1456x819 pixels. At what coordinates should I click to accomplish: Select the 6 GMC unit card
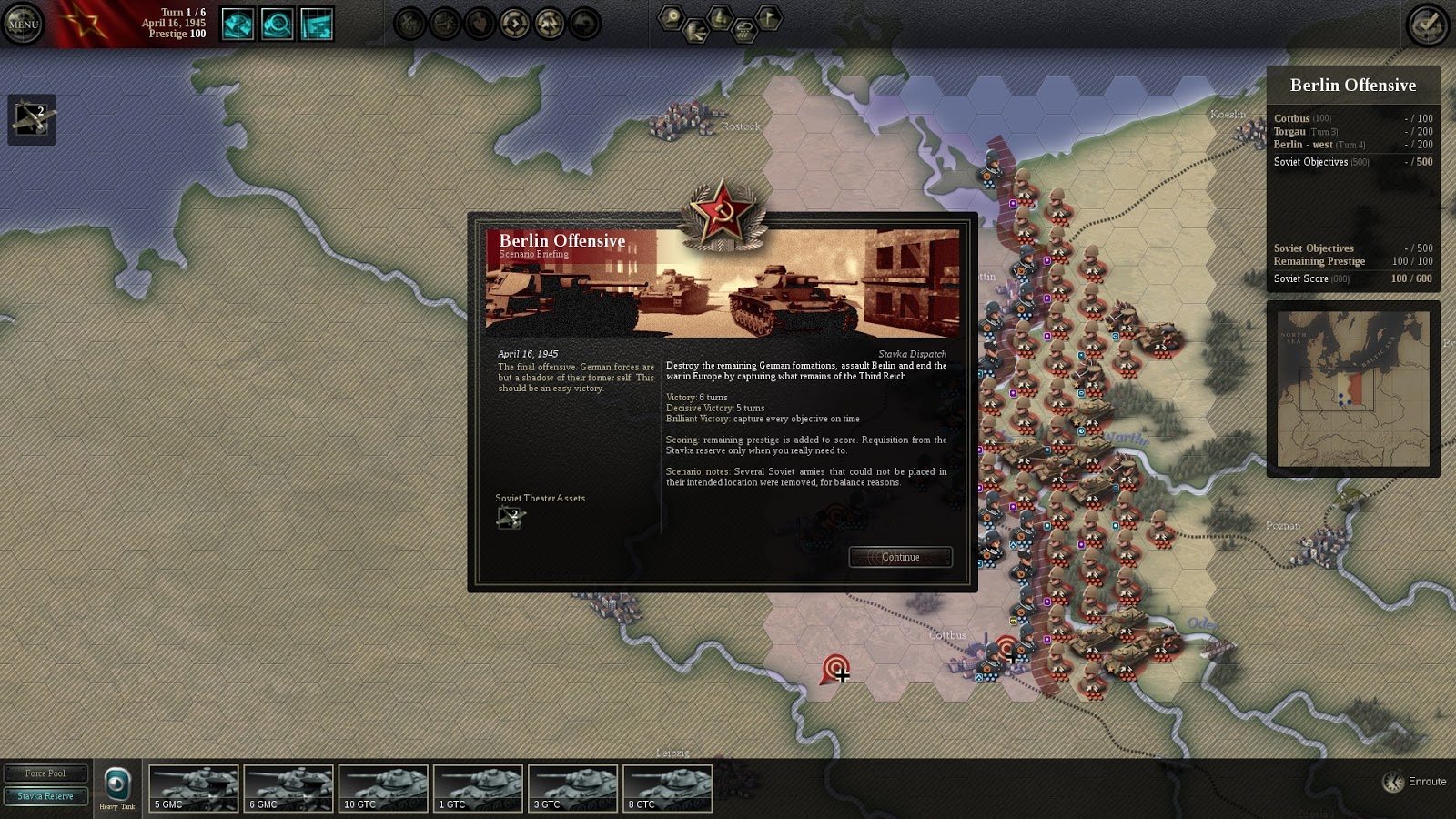288,788
